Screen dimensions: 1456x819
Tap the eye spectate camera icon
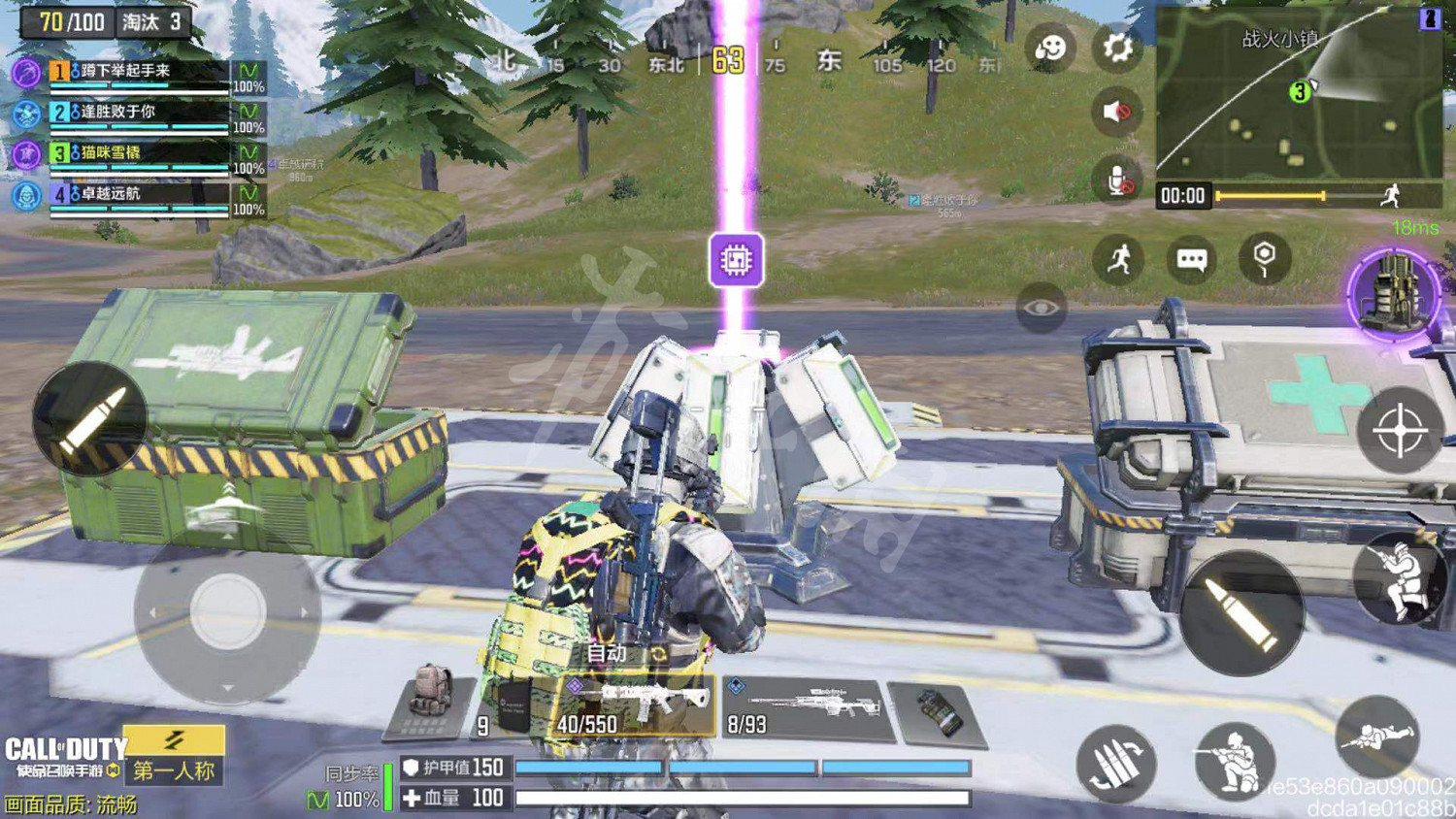tap(1041, 309)
